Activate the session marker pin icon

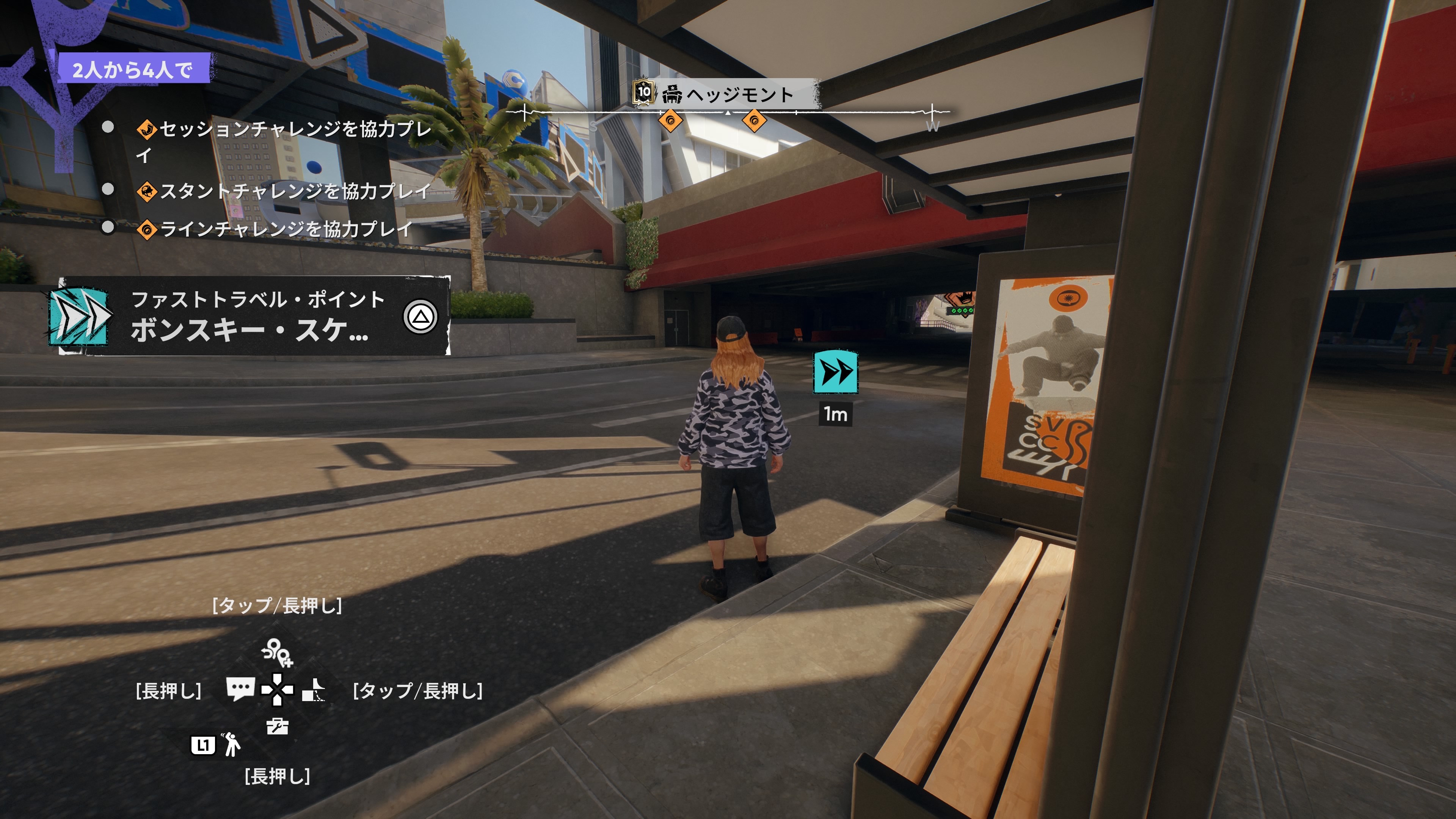(x=277, y=652)
